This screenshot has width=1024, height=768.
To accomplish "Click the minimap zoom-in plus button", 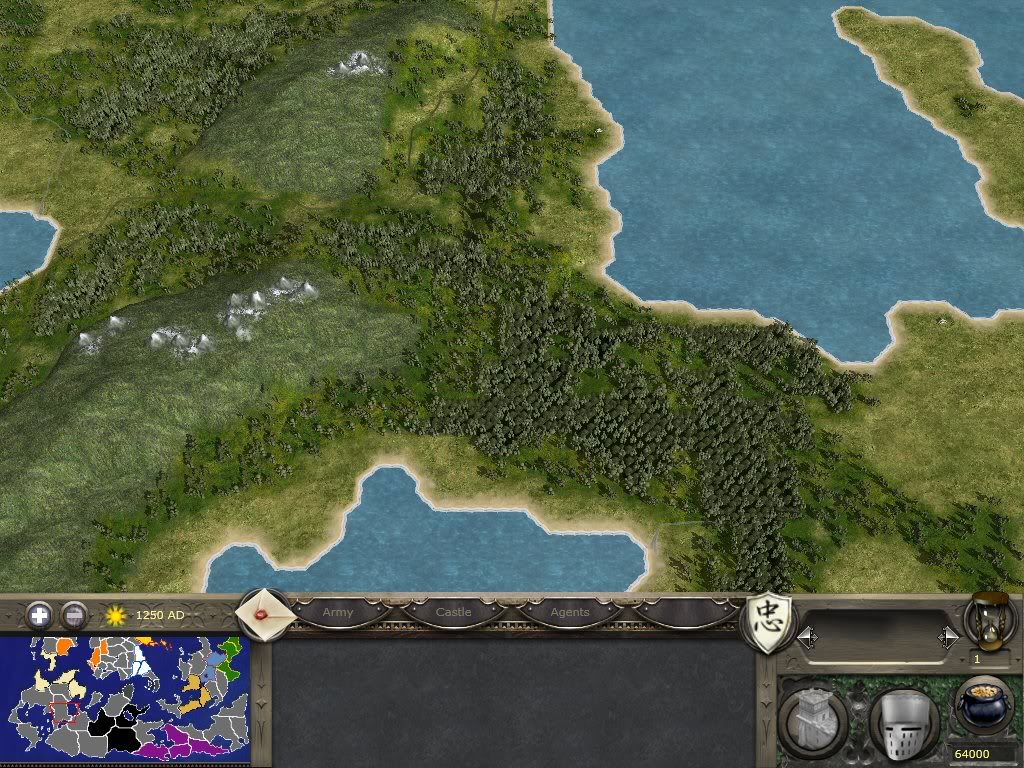I will pos(39,614).
